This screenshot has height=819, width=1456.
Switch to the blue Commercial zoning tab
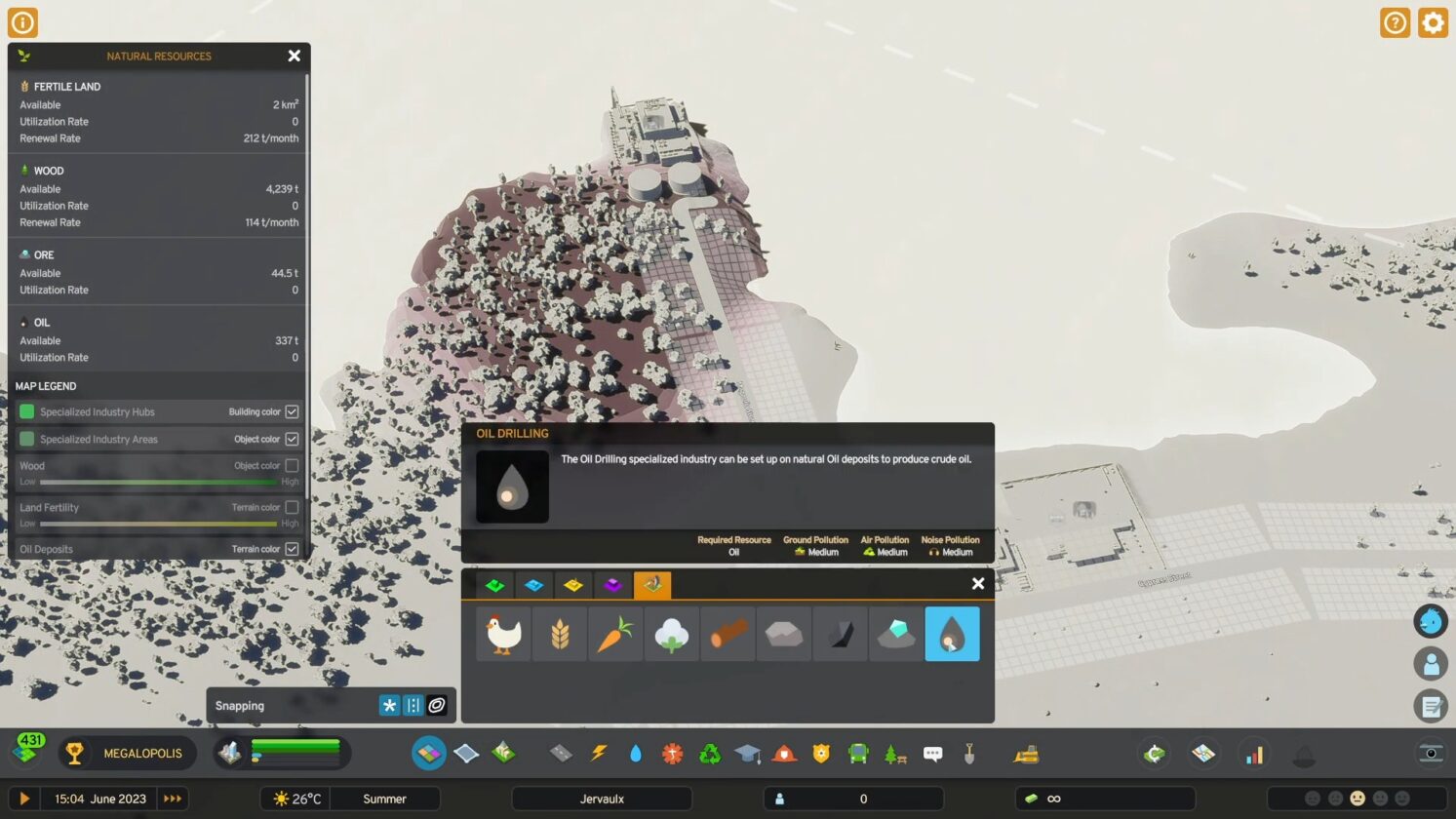point(533,584)
